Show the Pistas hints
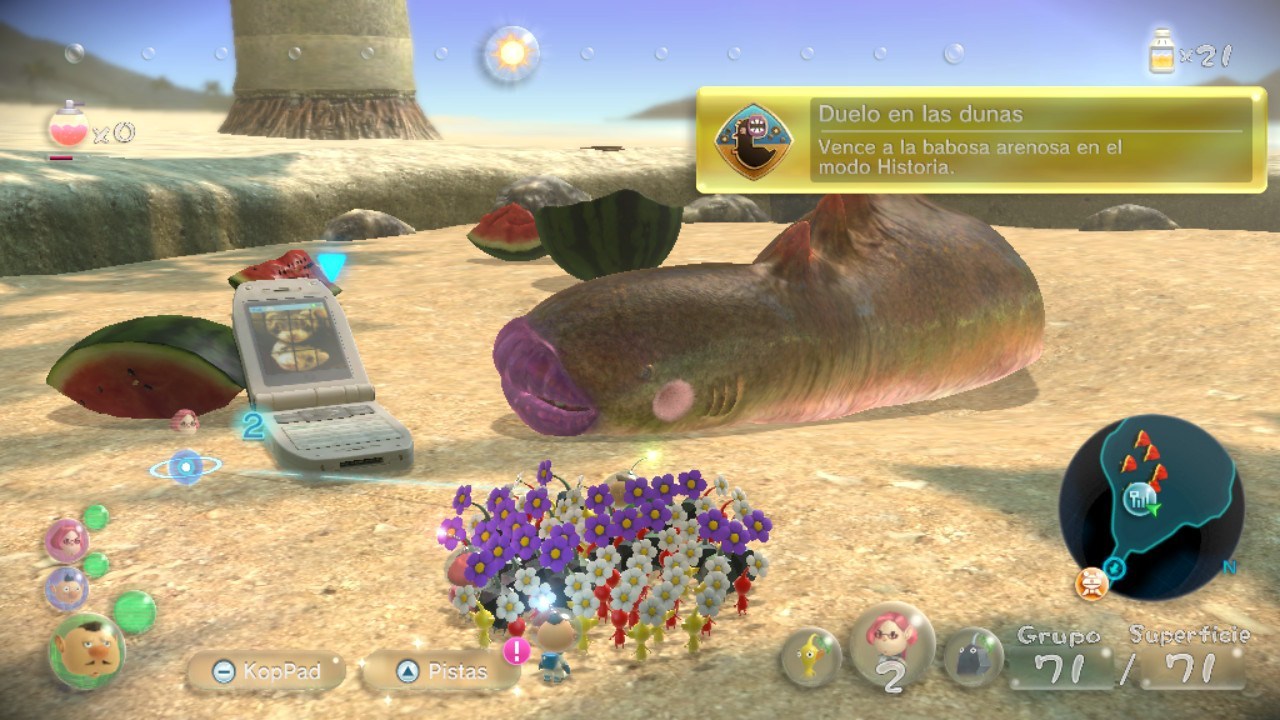The width and height of the screenshot is (1280, 720). [x=441, y=671]
